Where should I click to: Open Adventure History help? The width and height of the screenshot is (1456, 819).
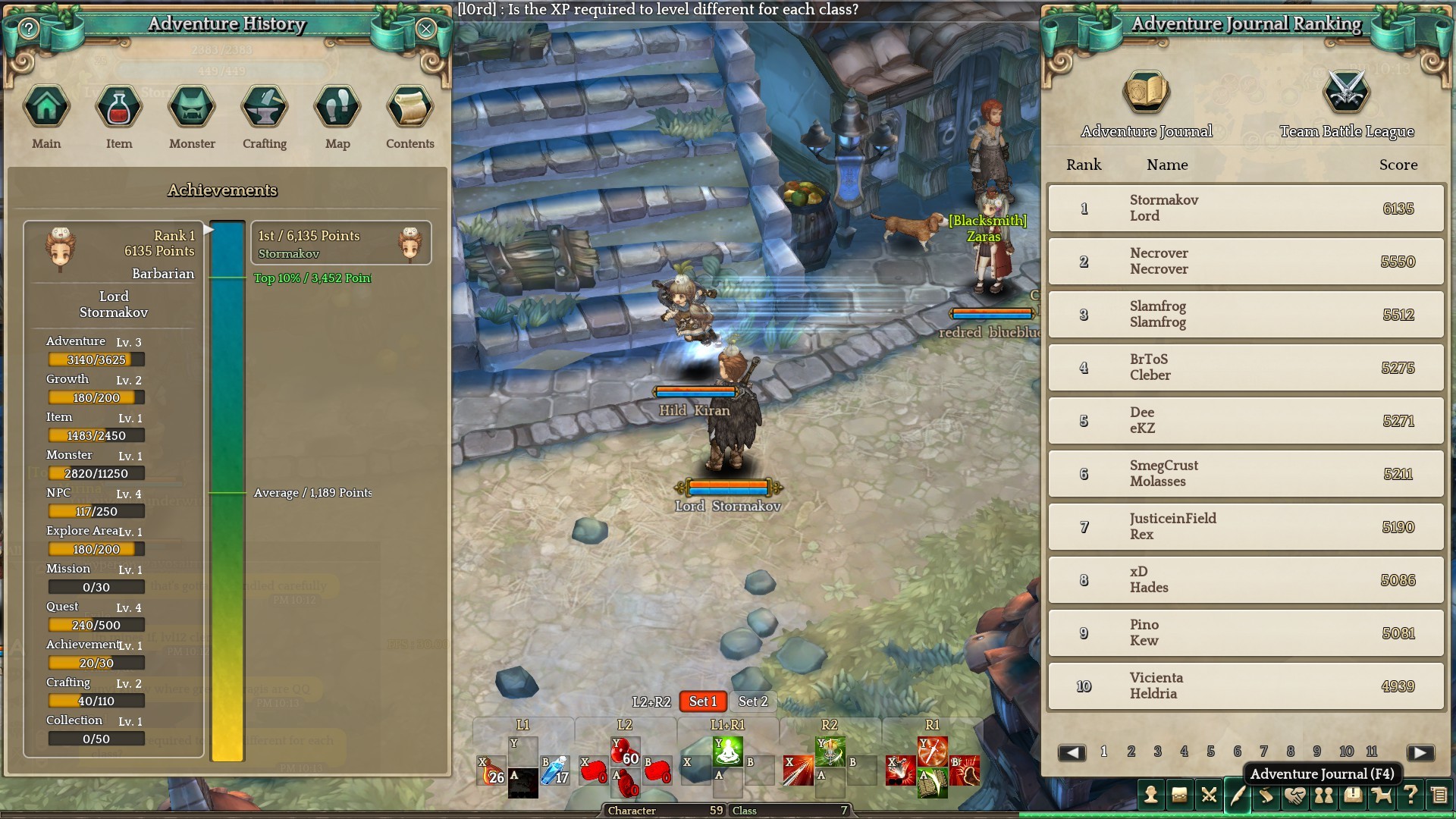[x=29, y=29]
